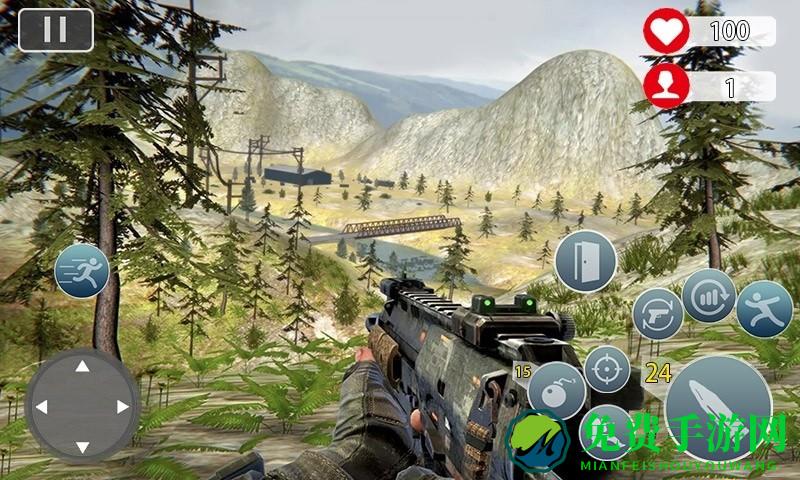Fire weapon with the large bullet button
Screen dimensions: 800x480
pos(718,402)
